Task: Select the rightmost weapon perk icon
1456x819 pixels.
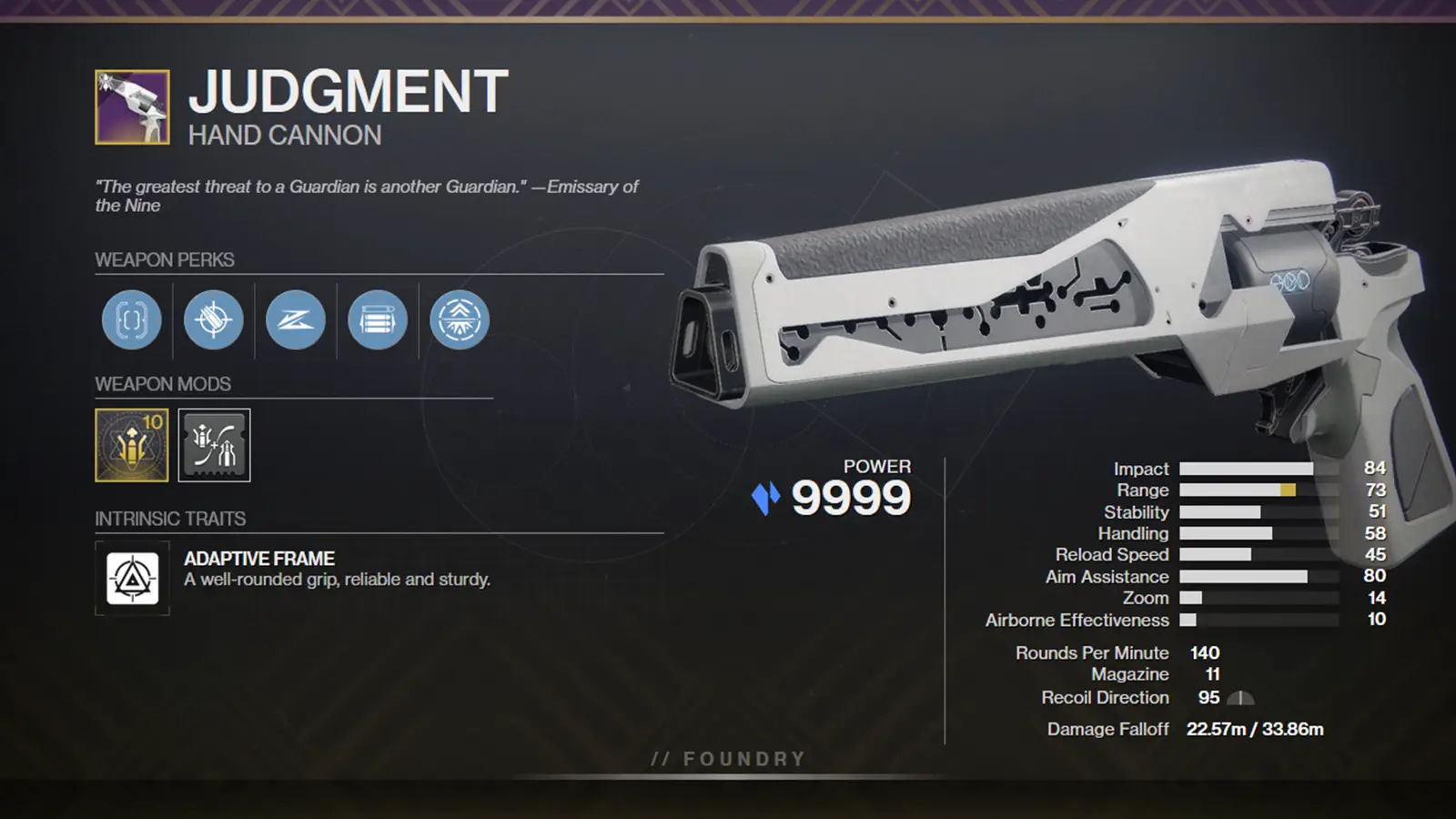Action: point(459,320)
